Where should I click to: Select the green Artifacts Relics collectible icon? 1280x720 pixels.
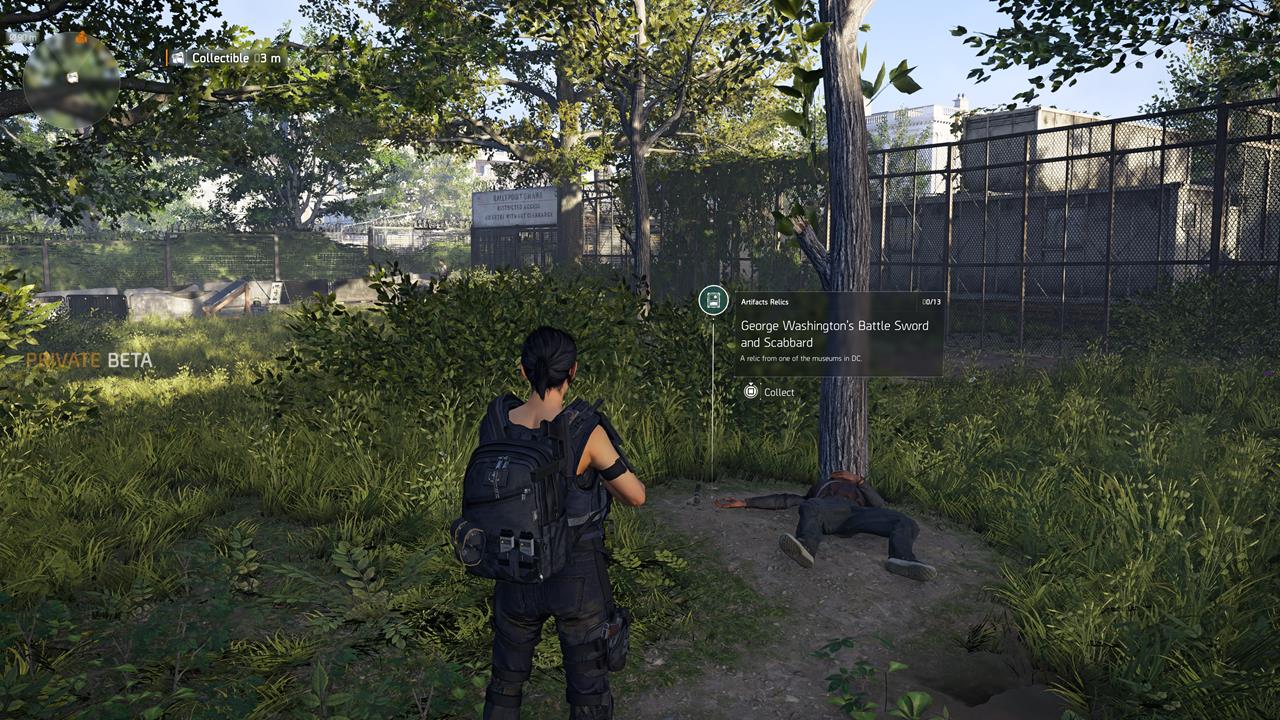tap(711, 302)
